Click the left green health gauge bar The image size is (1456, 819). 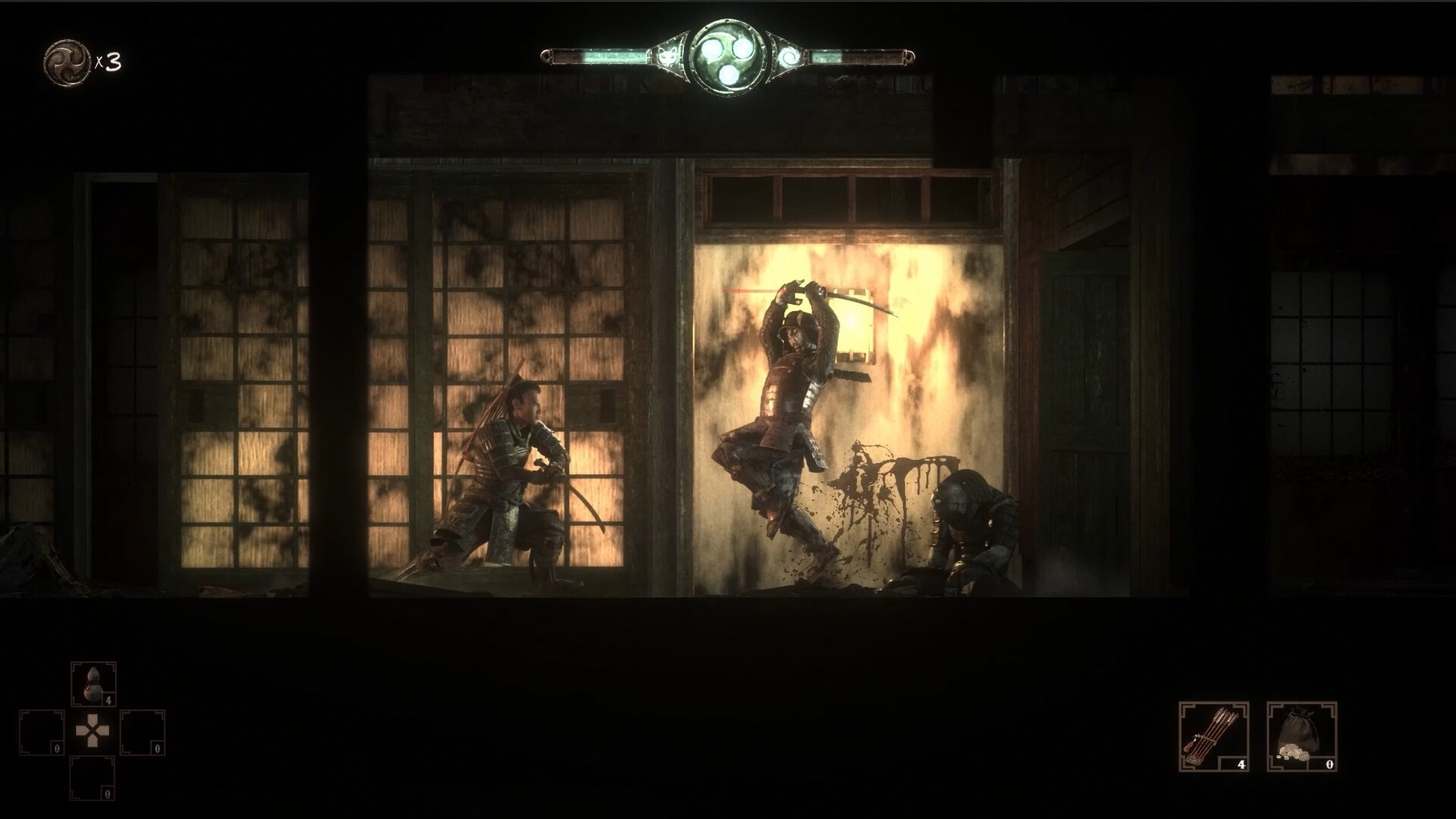(x=599, y=56)
